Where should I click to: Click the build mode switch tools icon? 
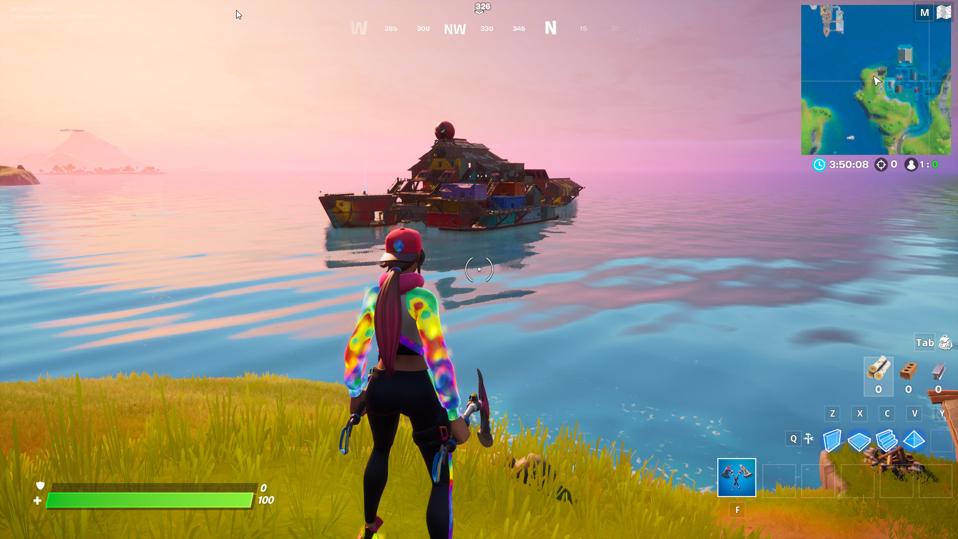[808, 439]
